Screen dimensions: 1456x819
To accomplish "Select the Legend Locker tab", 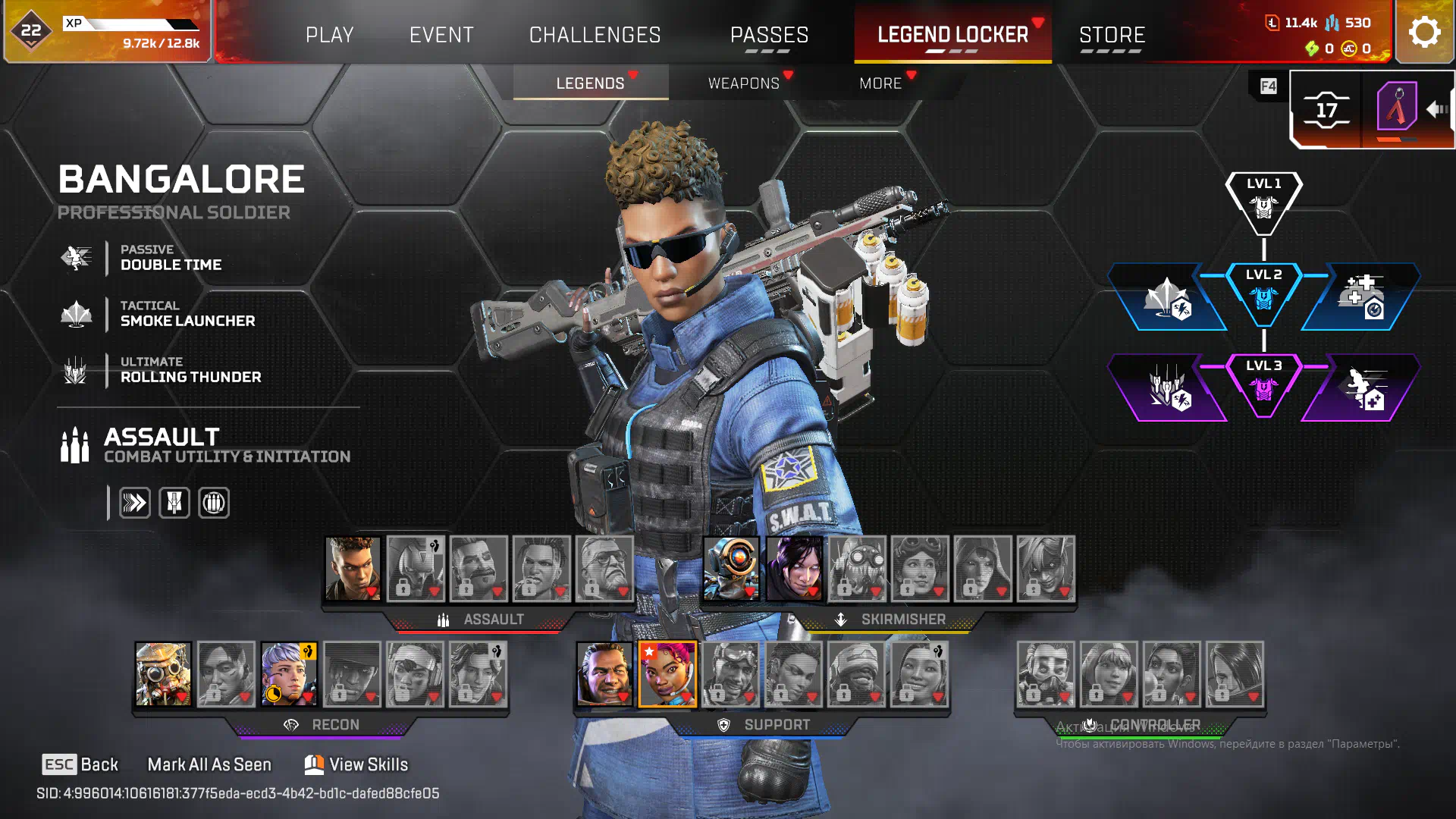I will tap(952, 35).
